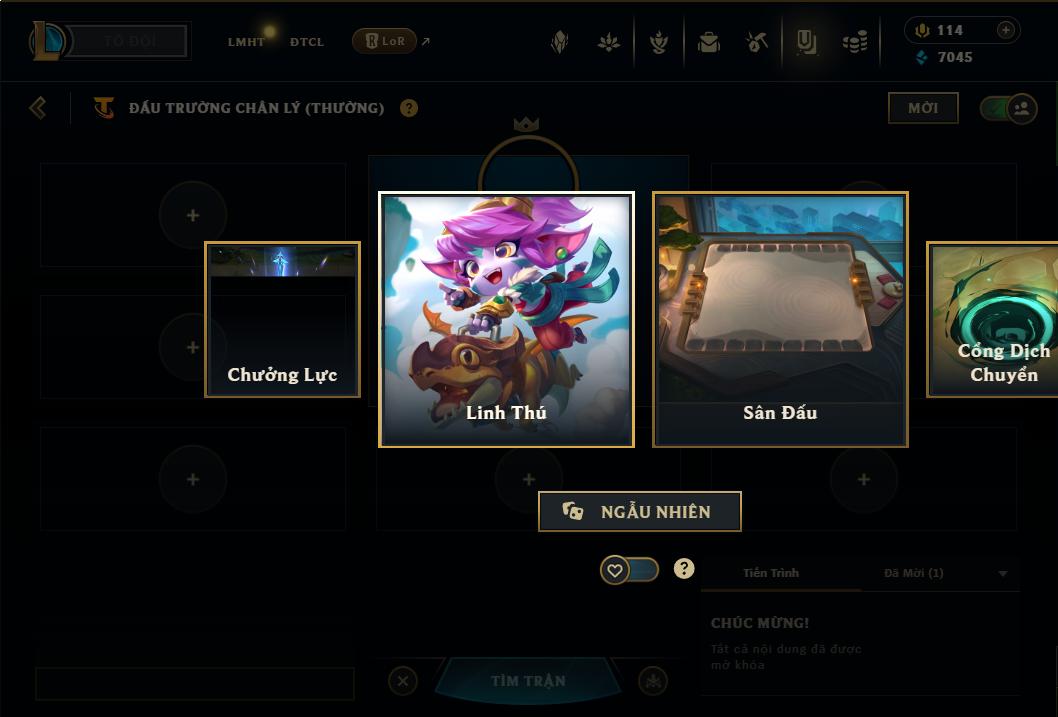Toggle the heart favorites switch
Viewport: 1058px width, 717px height.
tap(629, 570)
